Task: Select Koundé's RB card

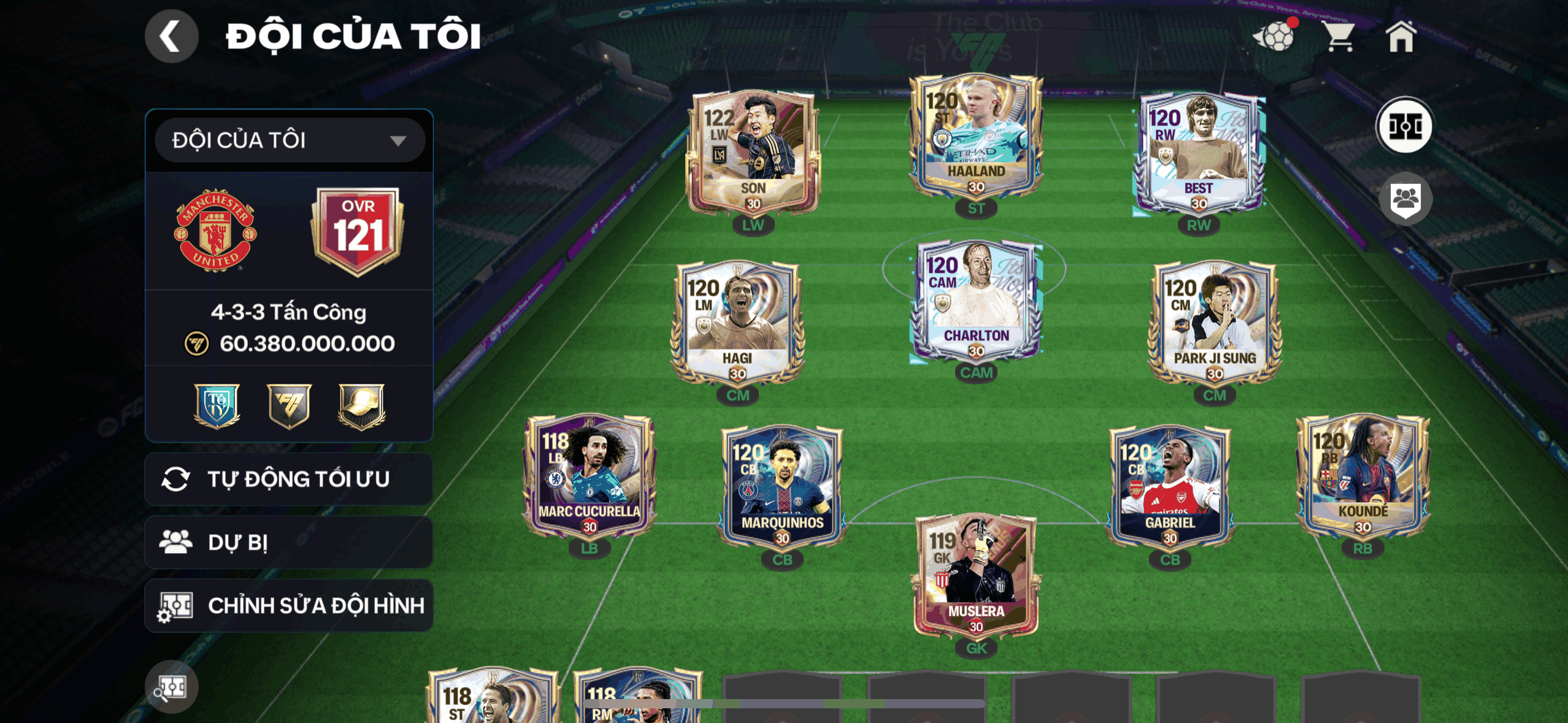Action: (1362, 476)
